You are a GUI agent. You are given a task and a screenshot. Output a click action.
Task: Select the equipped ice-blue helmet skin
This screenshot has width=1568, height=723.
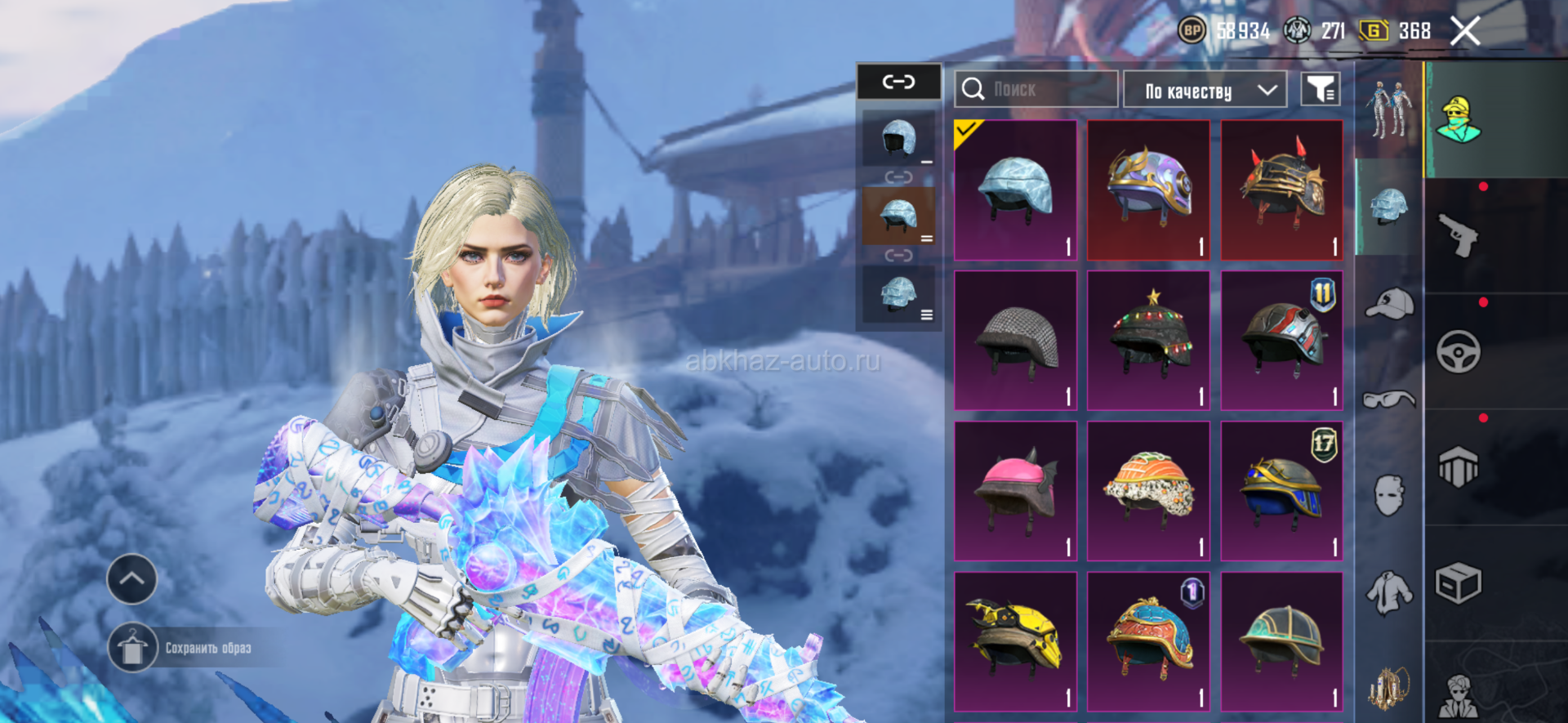click(x=1015, y=190)
